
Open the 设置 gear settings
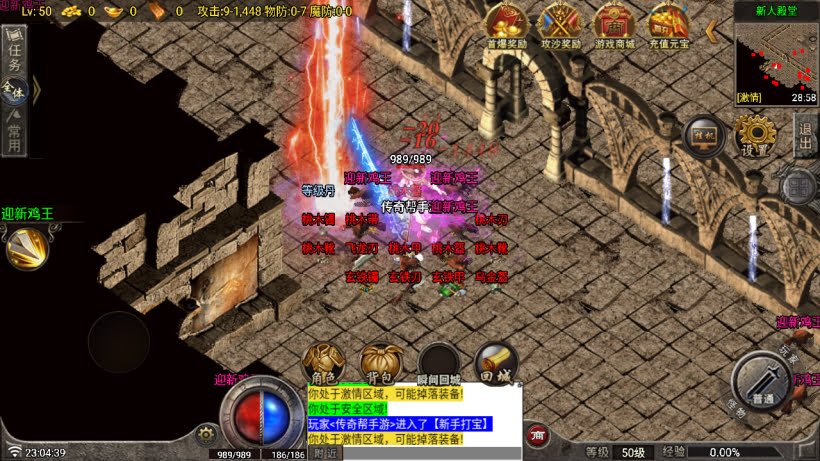tap(755, 134)
